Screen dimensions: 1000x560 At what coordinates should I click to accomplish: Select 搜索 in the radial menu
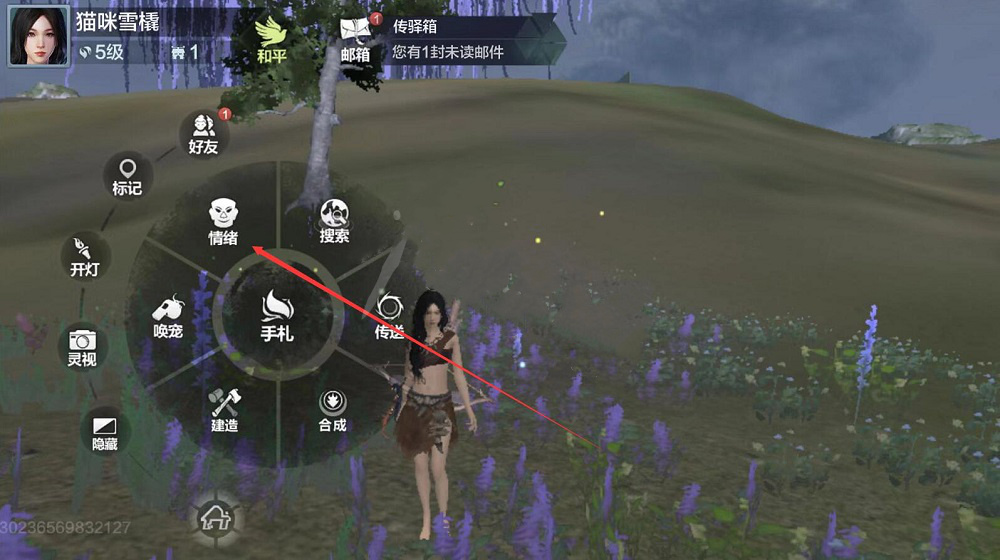point(334,220)
